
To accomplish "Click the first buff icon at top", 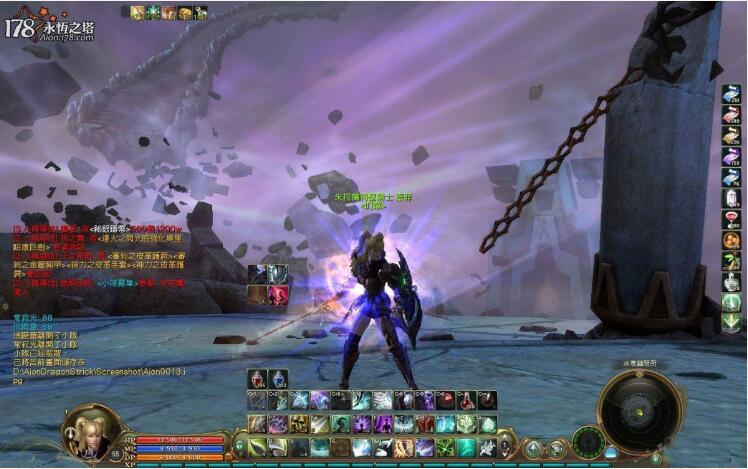I will click(x=137, y=13).
